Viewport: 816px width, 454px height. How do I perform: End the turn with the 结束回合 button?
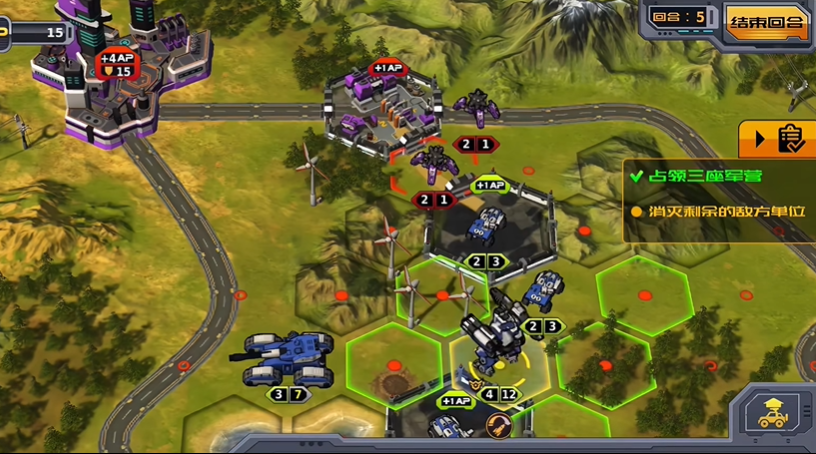point(767,22)
